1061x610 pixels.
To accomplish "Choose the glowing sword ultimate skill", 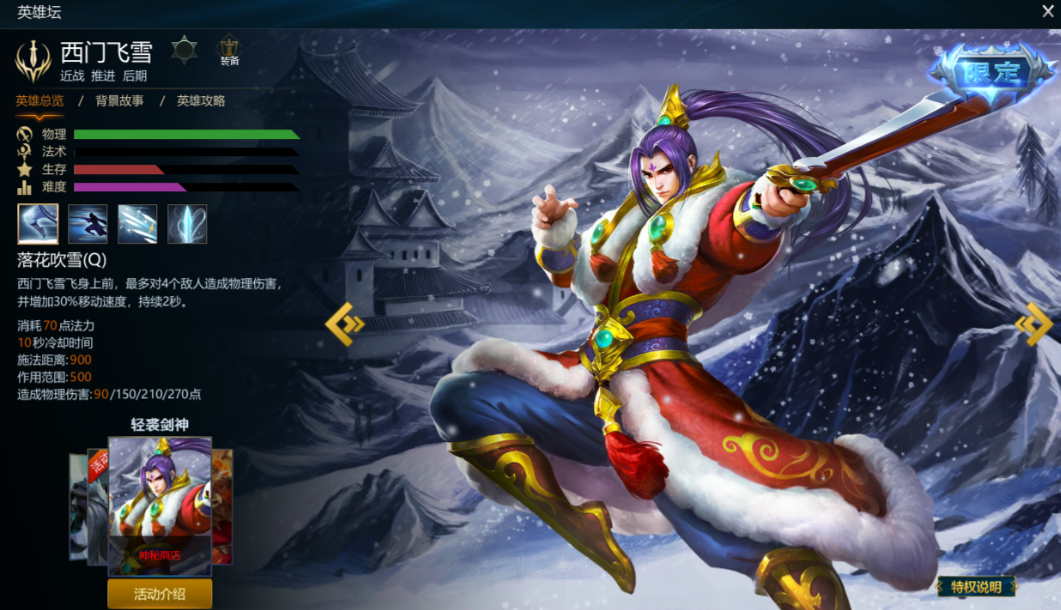I will (187, 224).
